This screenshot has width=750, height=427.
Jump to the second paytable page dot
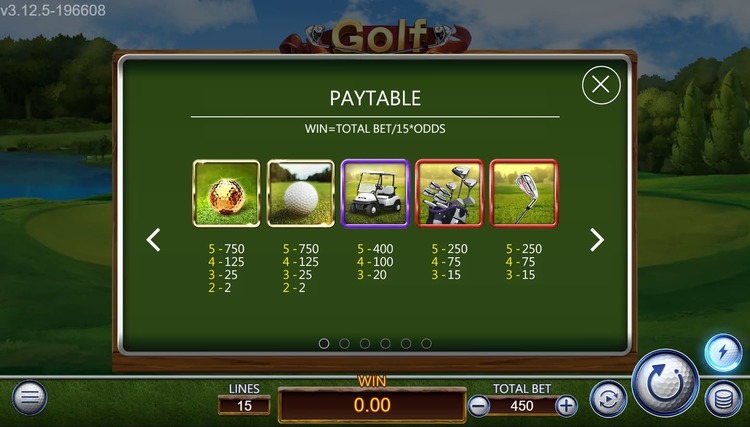344,343
